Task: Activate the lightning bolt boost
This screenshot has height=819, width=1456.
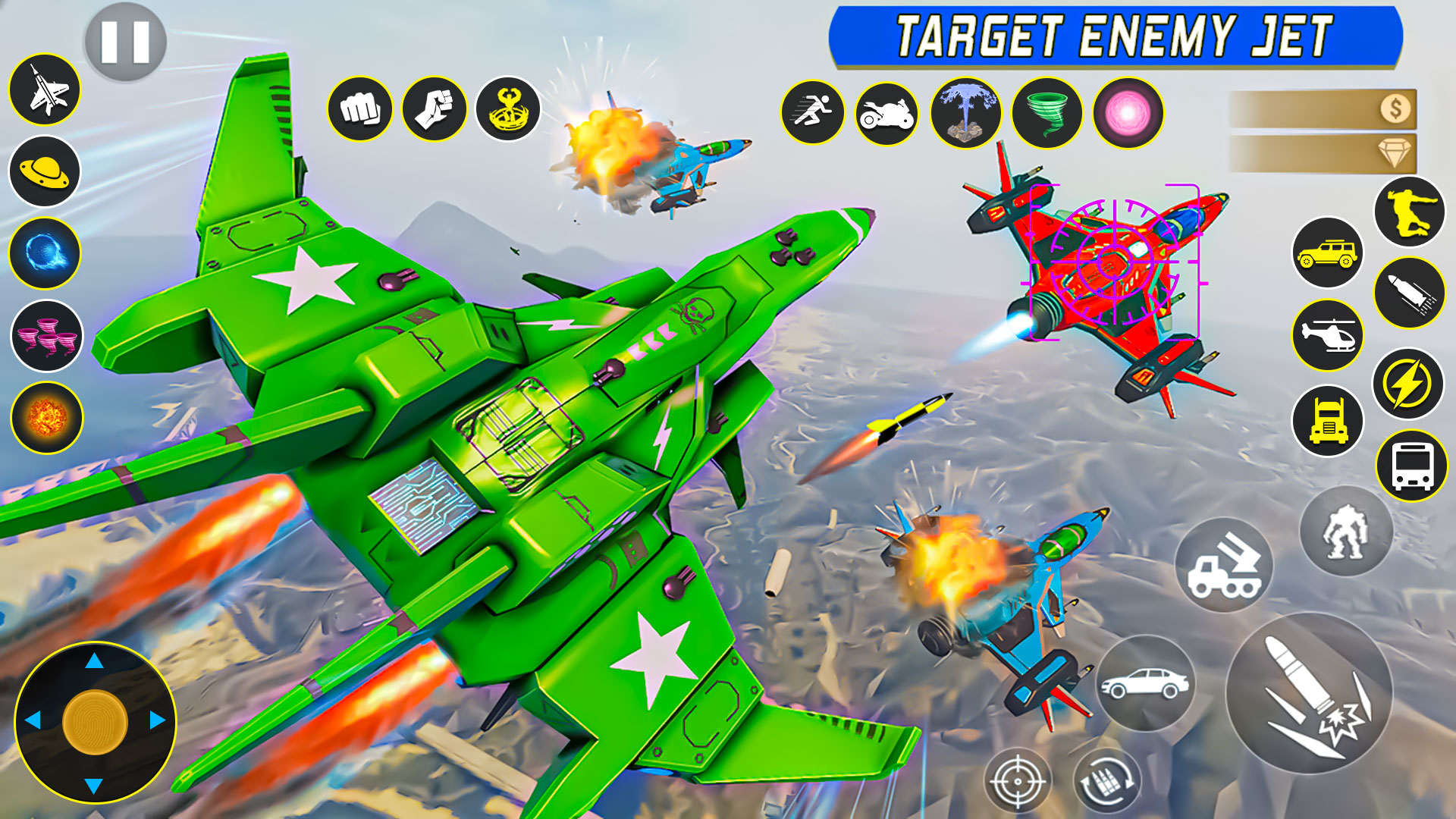Action: point(1408,384)
